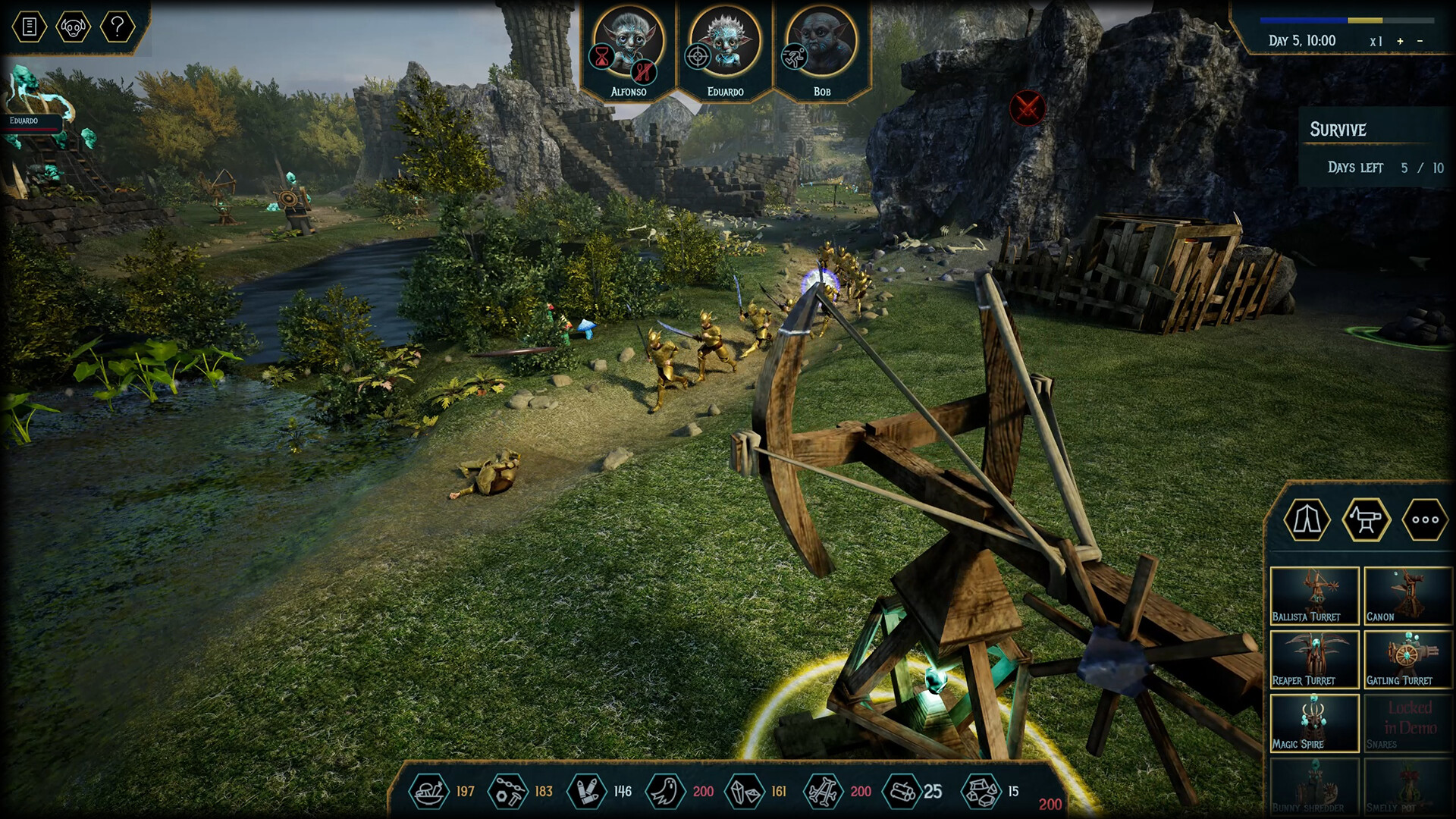Increase game speed with plus button
The image size is (1456, 819).
click(x=1400, y=41)
